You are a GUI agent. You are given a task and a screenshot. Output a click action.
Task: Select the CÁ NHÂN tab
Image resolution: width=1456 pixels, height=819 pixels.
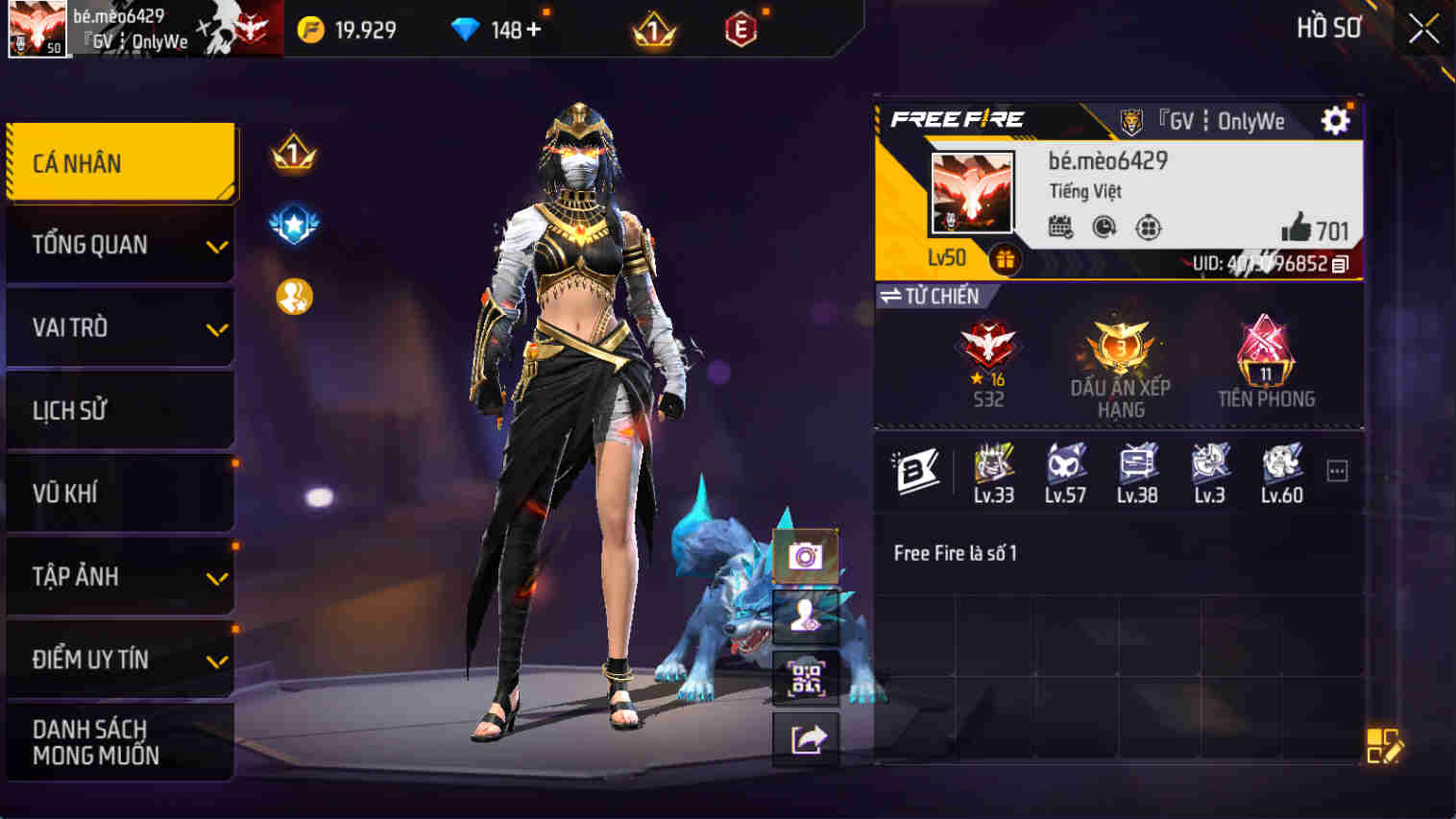click(x=120, y=161)
